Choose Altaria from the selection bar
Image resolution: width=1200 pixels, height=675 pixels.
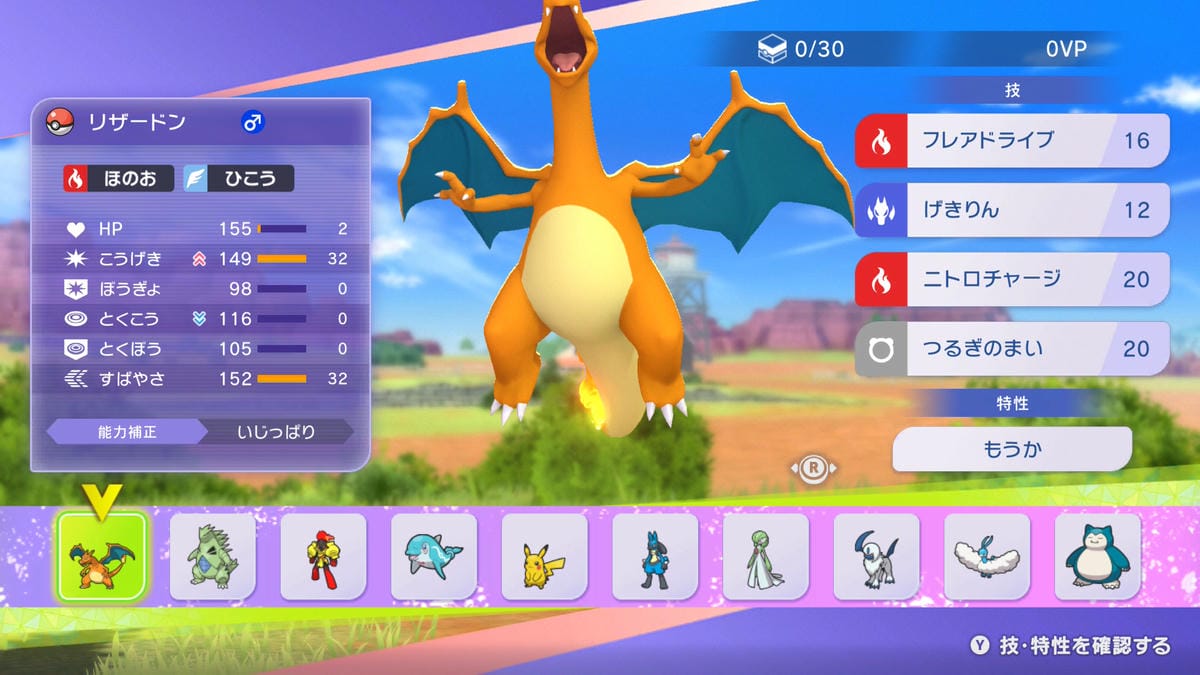click(x=987, y=556)
